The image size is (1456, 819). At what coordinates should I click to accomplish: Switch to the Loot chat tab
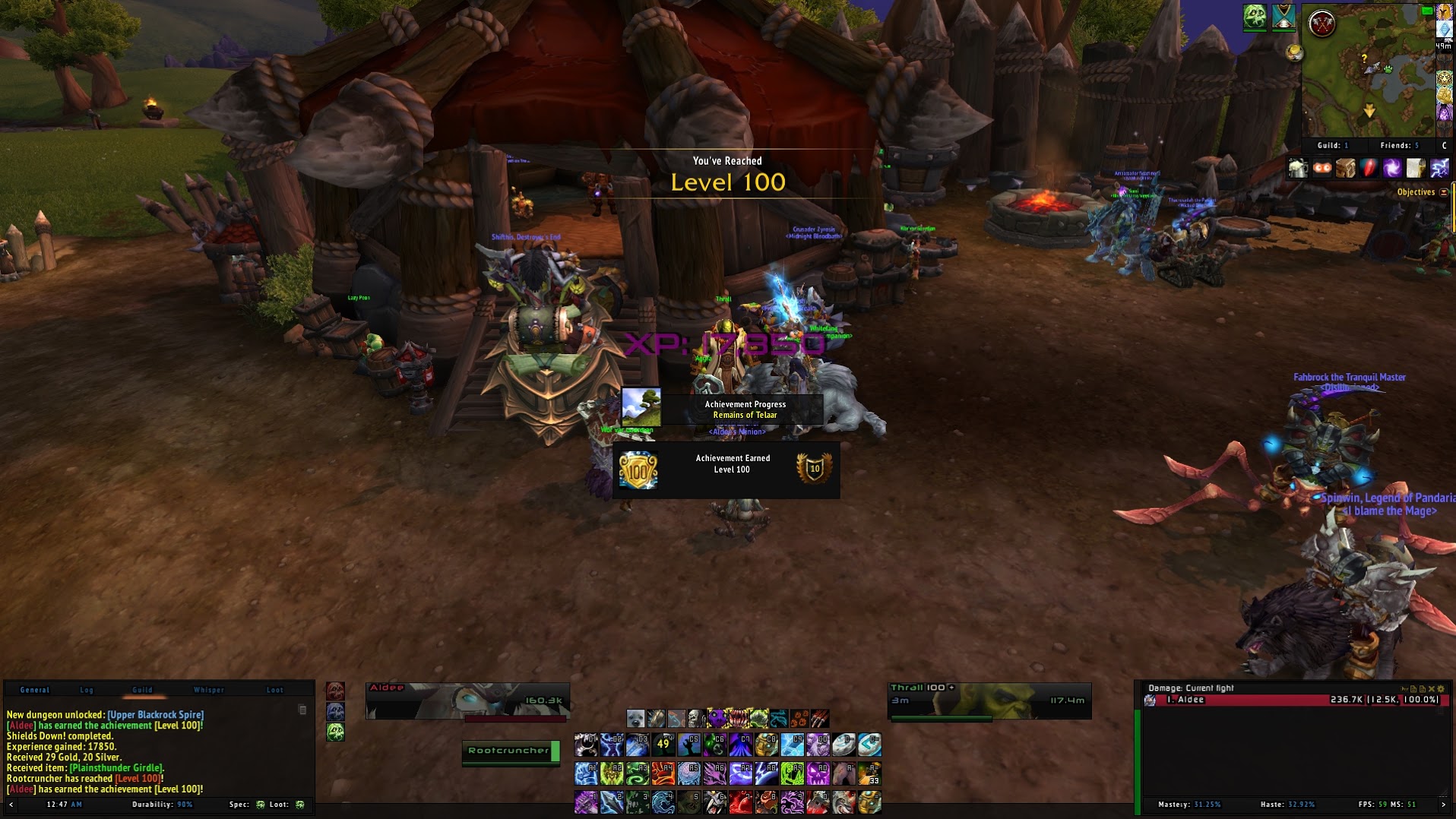(x=274, y=690)
